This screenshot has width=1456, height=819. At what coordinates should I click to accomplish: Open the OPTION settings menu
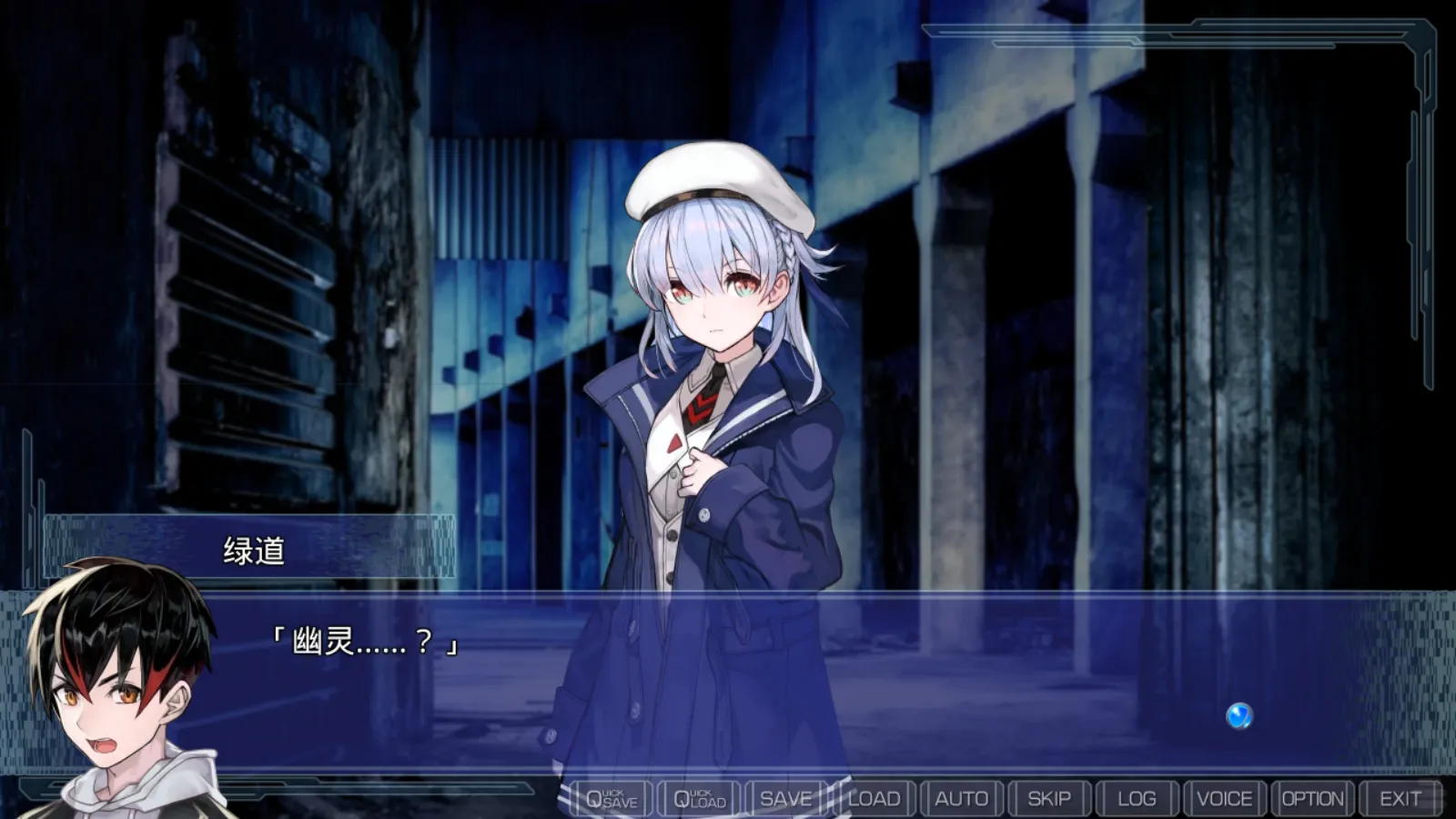pos(1313,797)
